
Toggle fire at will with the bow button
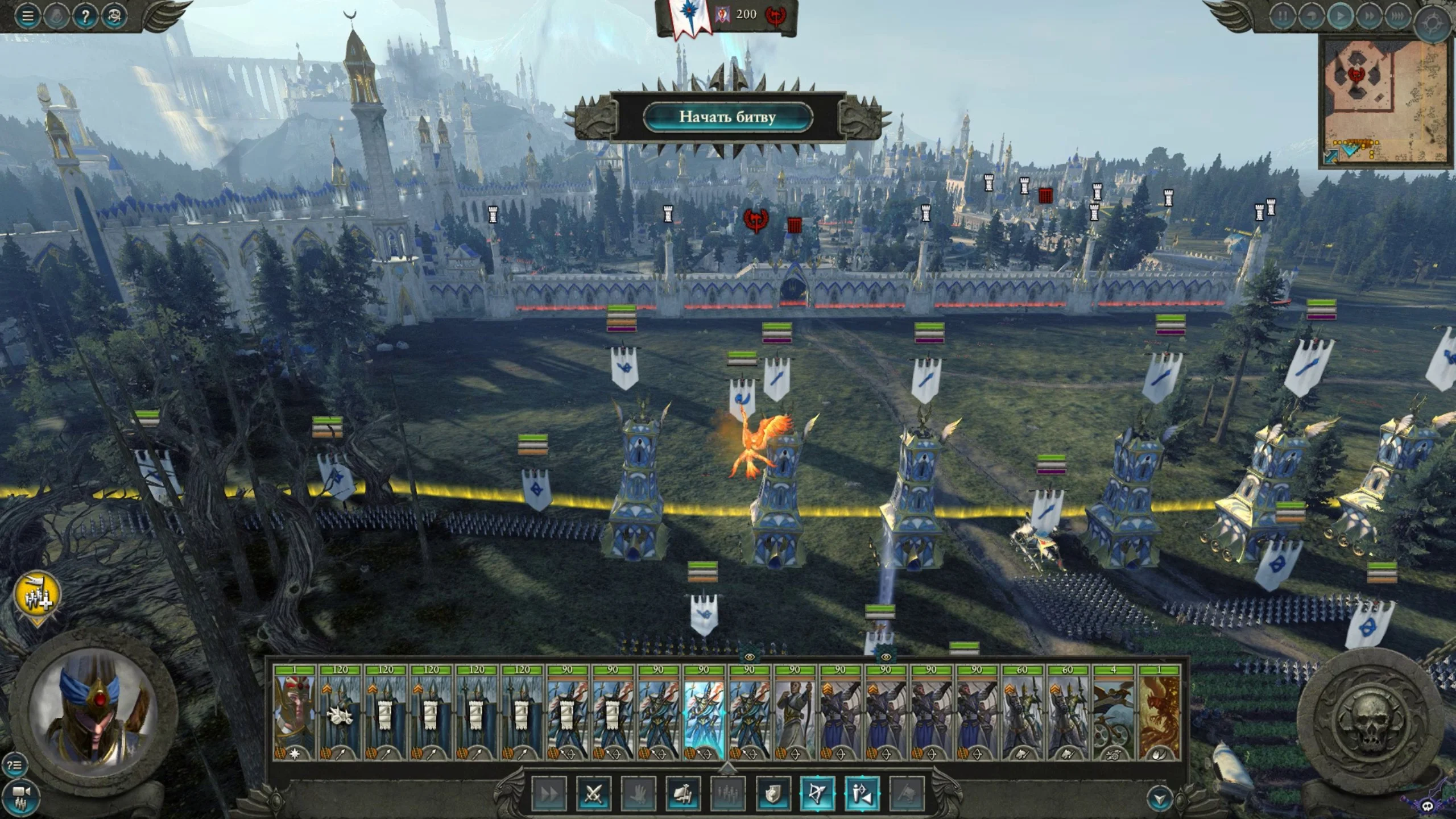[817, 793]
